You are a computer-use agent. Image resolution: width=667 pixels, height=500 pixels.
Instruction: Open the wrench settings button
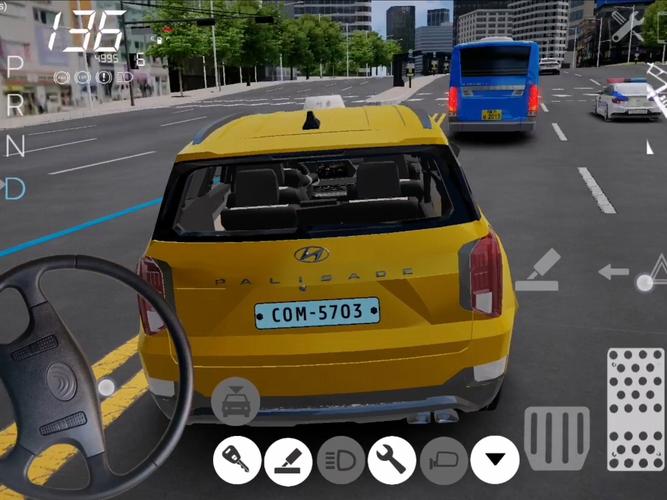pos(392,460)
